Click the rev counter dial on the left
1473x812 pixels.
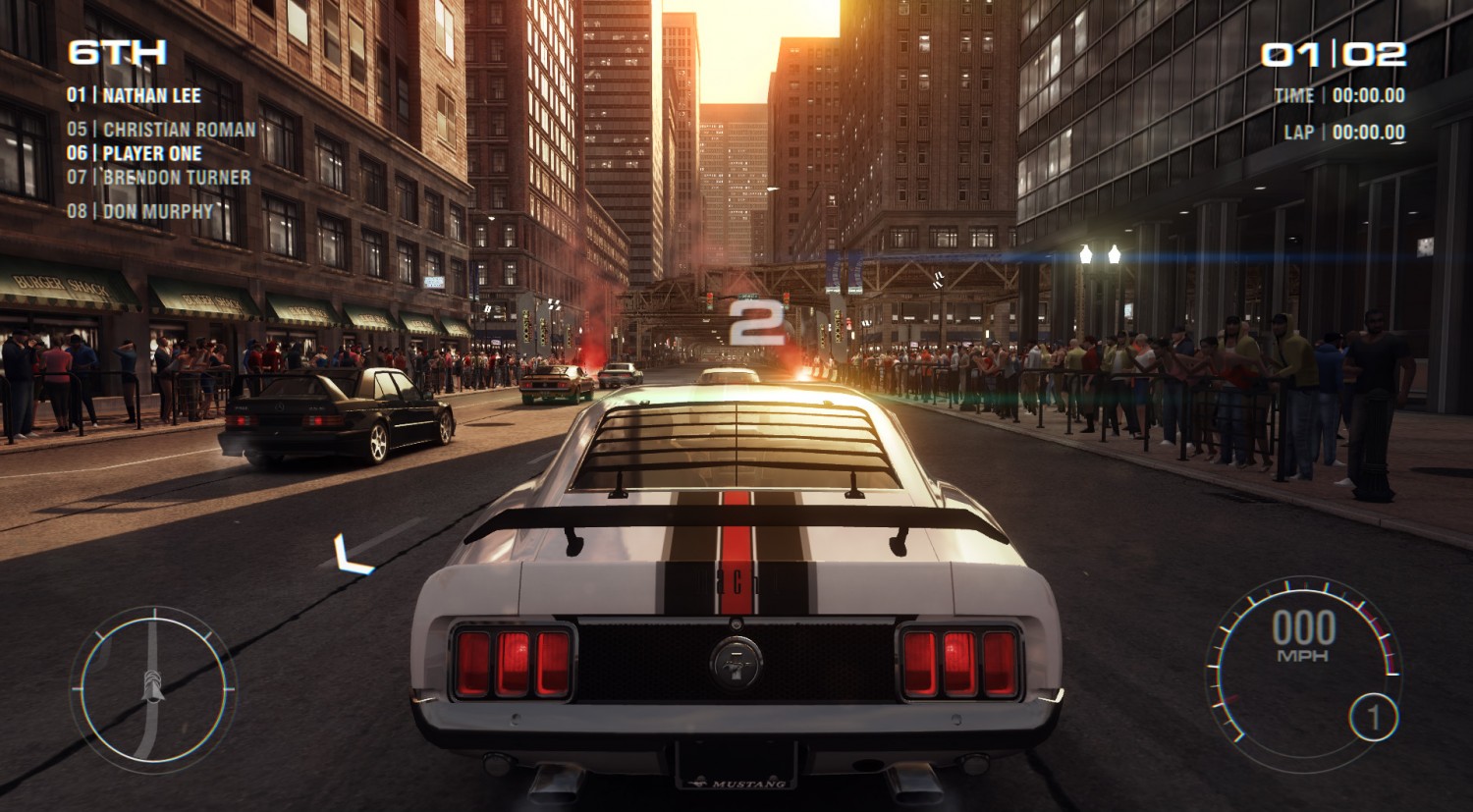click(x=152, y=687)
